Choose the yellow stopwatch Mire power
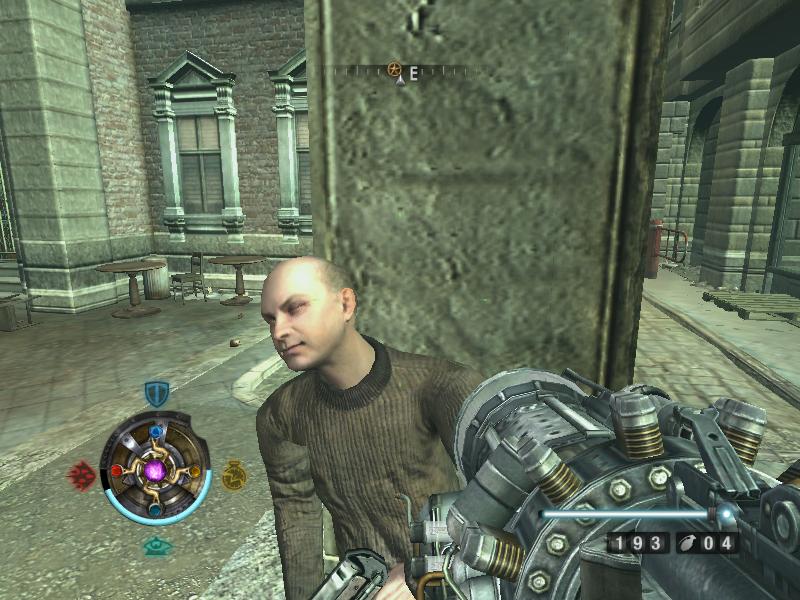The image size is (800, 600). click(234, 474)
